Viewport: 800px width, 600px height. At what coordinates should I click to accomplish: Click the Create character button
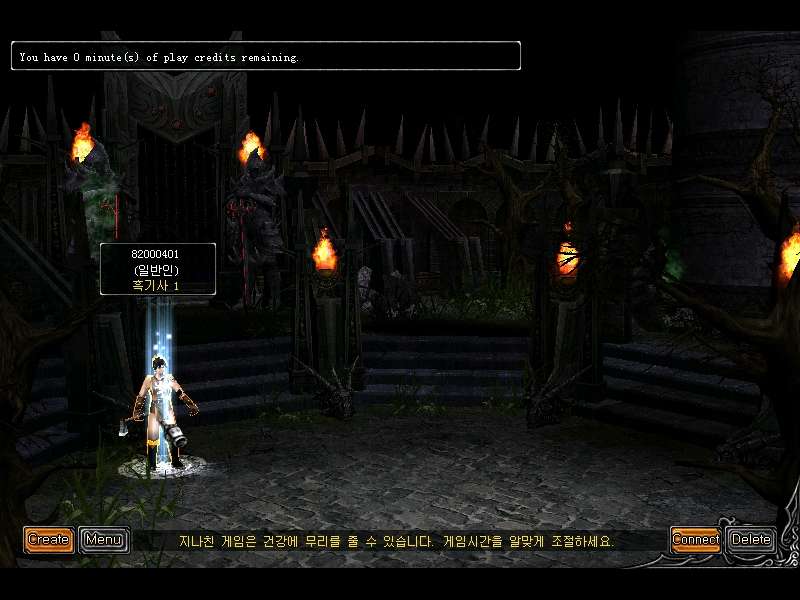tap(48, 540)
